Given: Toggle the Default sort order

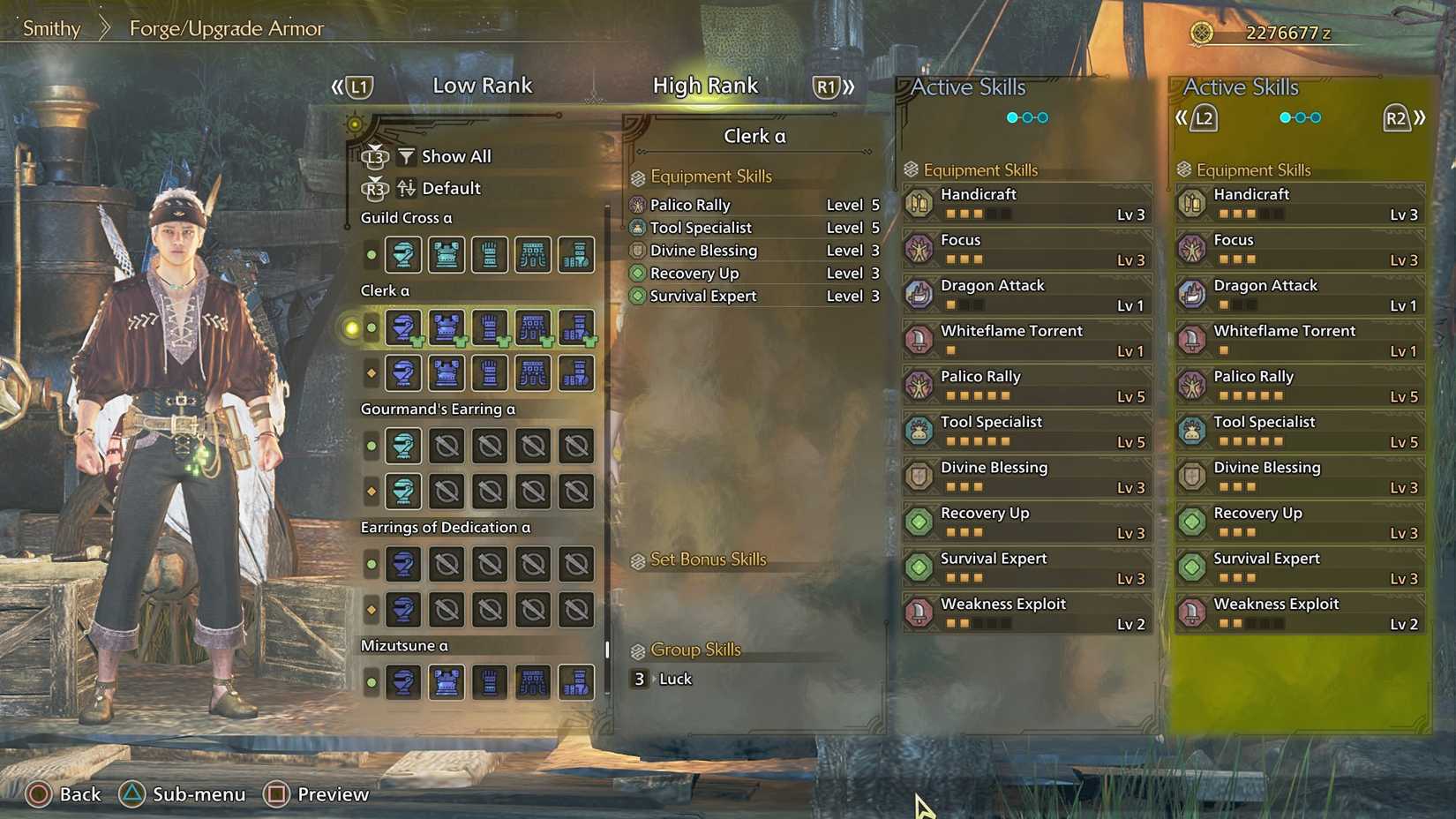Looking at the screenshot, I should tap(450, 188).
